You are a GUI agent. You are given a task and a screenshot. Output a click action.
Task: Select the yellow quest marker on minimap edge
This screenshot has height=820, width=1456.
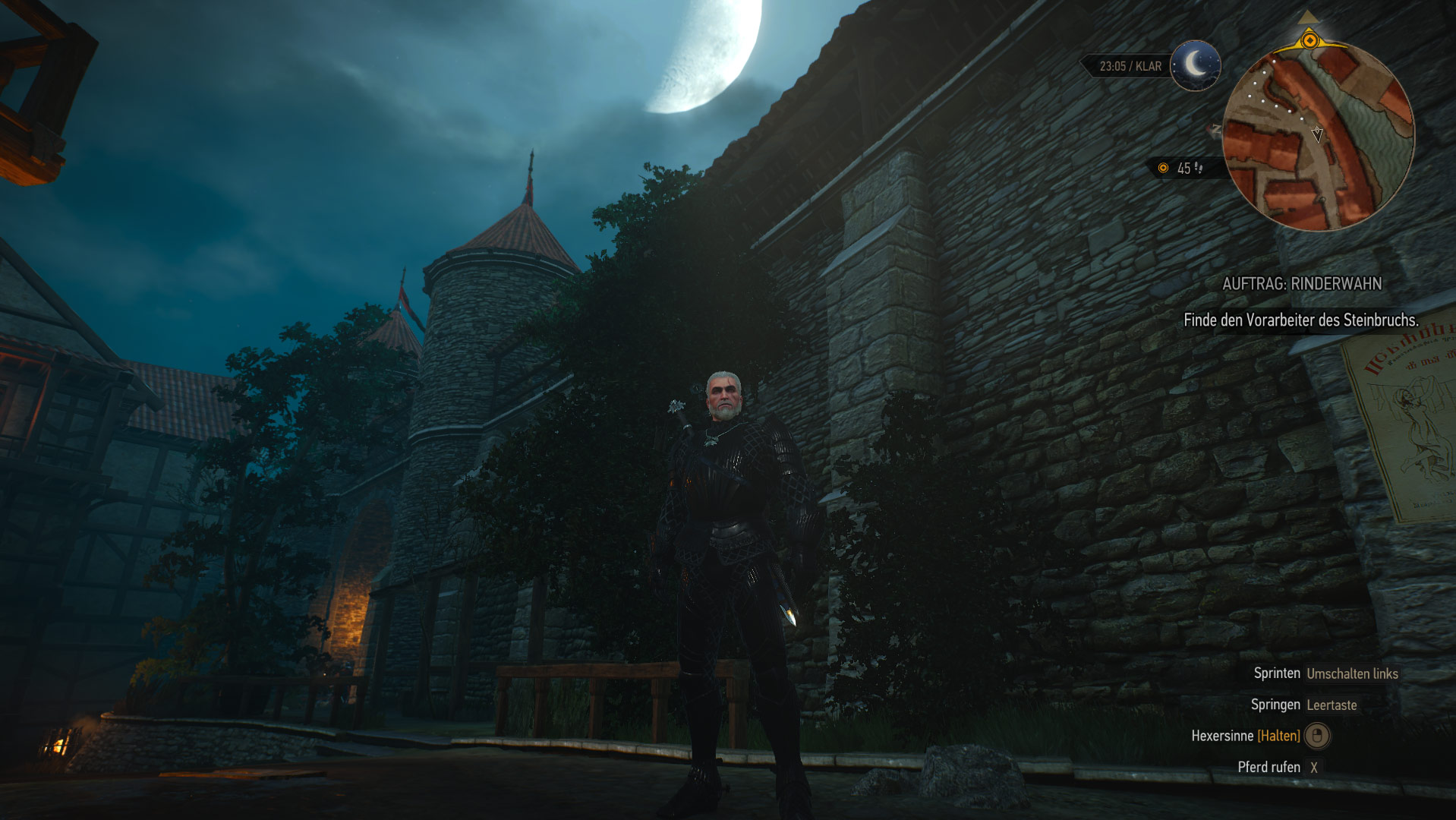coord(1309,39)
